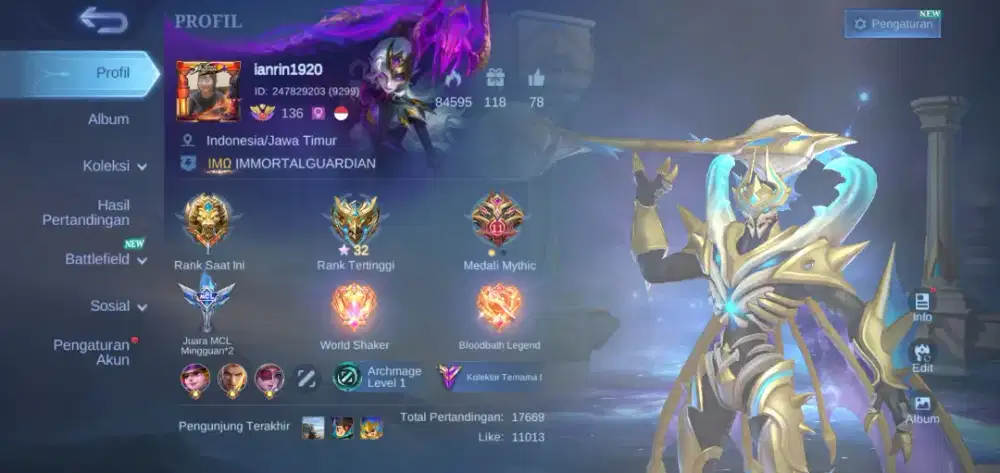View the Rank Tertinggi badge

(355, 222)
